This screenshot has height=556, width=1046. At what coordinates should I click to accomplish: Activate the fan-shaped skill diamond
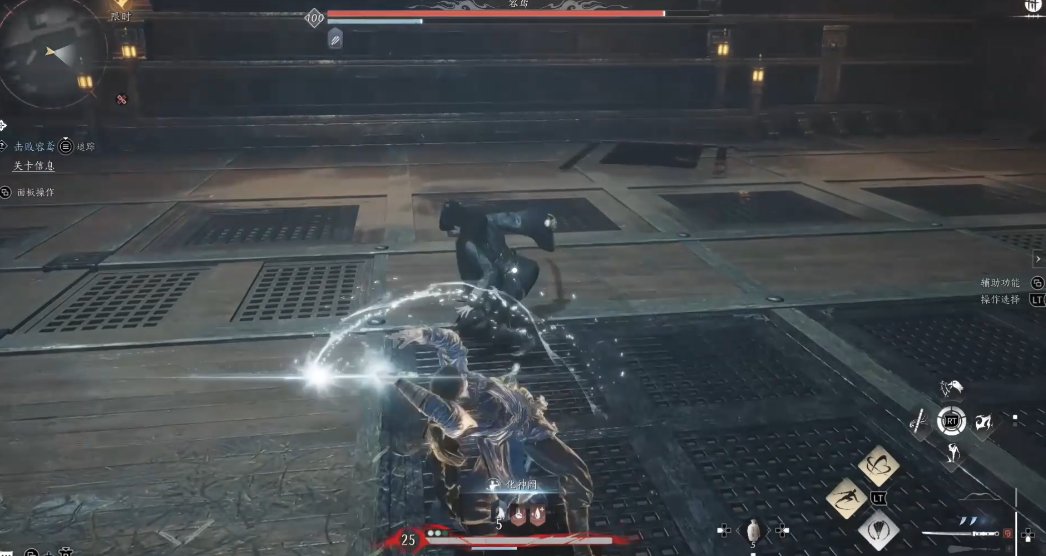coord(878,530)
